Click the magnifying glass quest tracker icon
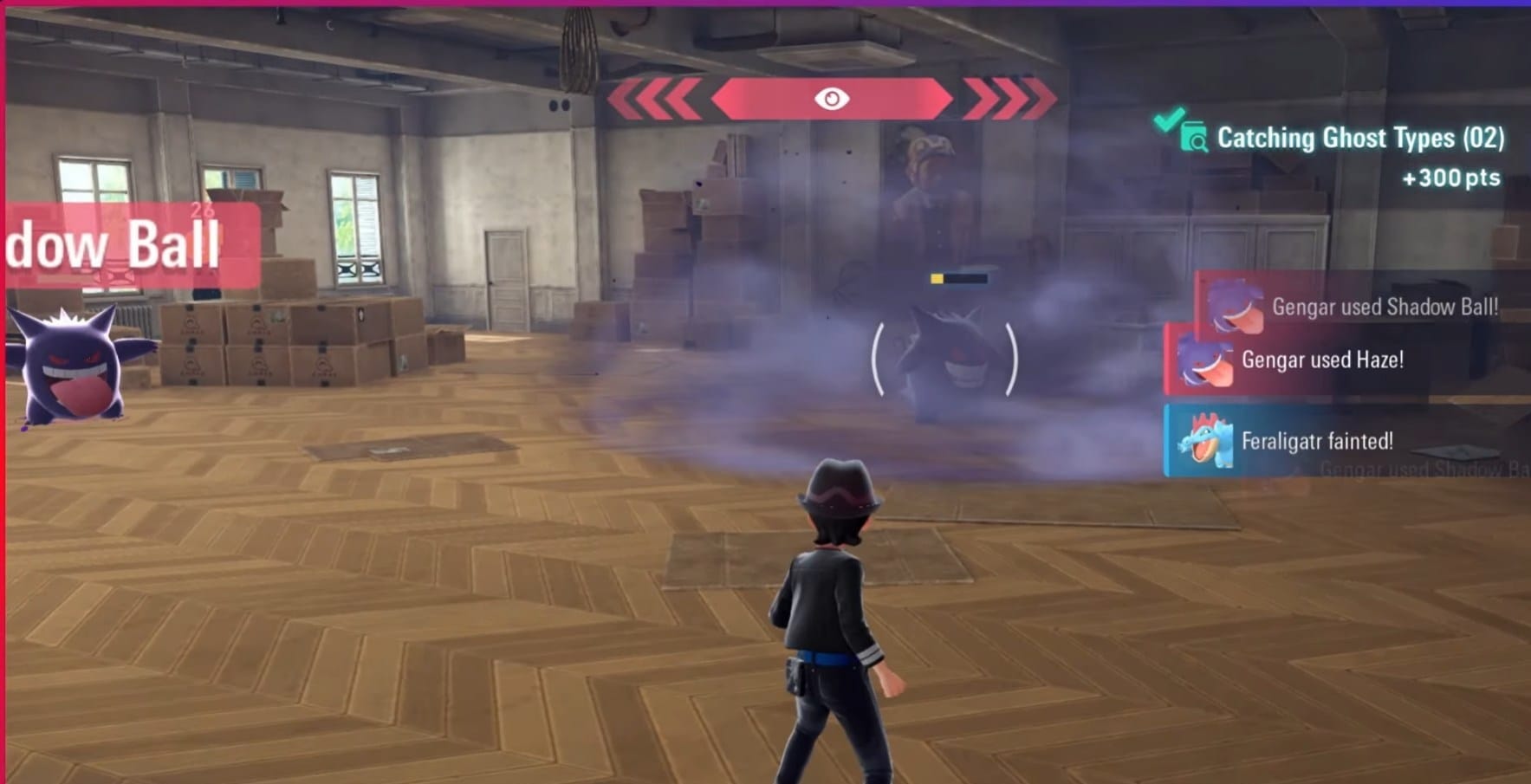 point(1197,139)
